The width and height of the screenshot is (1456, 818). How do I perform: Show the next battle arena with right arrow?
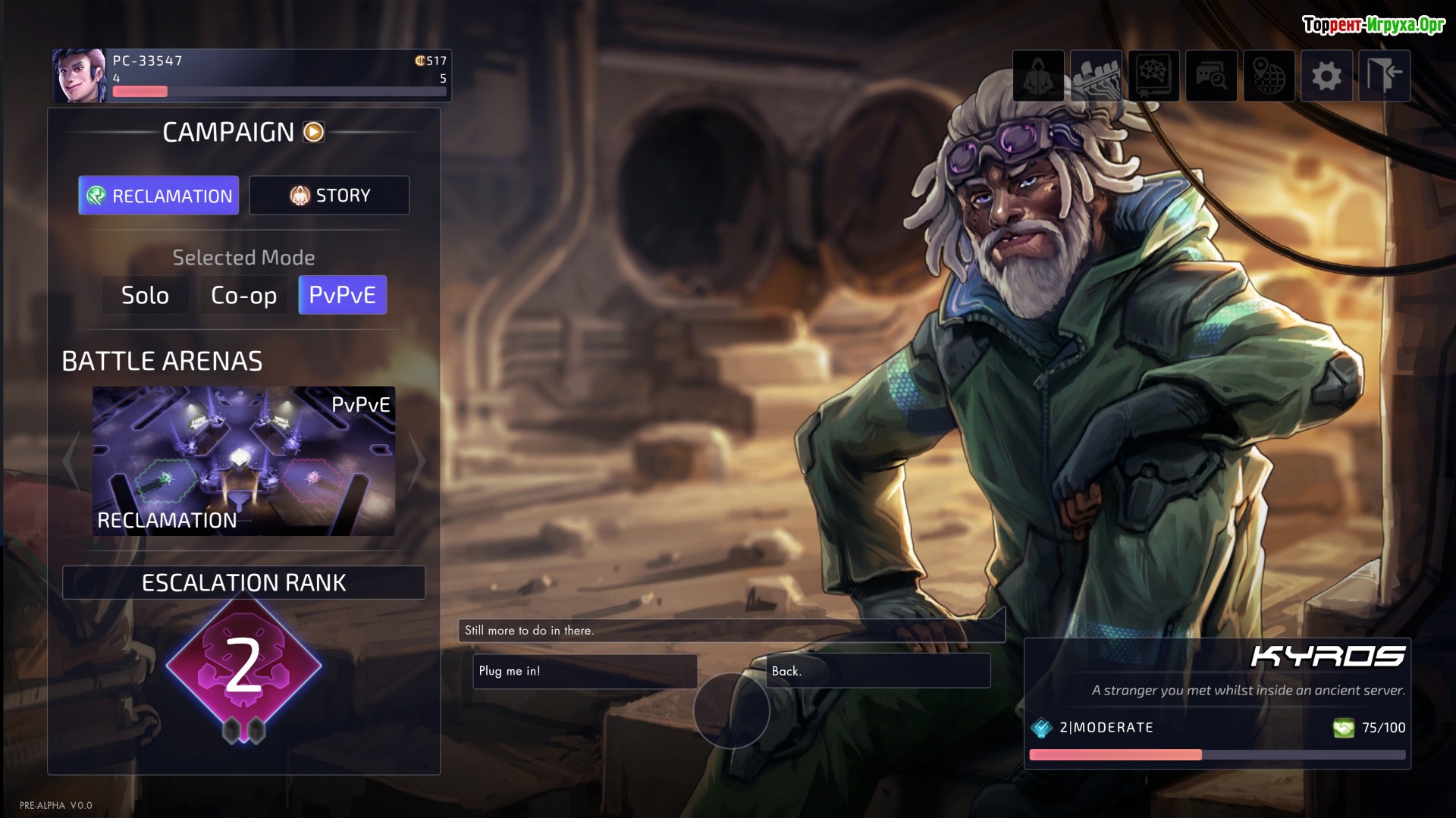click(417, 461)
